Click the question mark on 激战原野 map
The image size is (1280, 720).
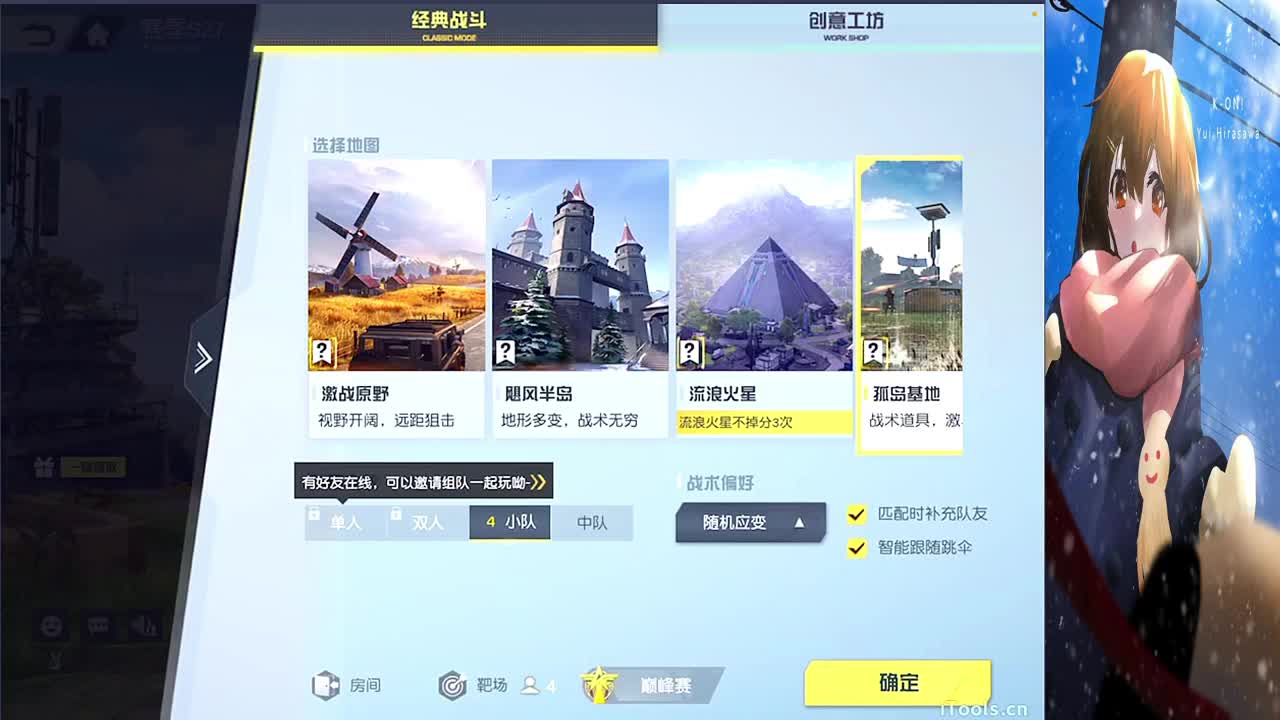321,351
